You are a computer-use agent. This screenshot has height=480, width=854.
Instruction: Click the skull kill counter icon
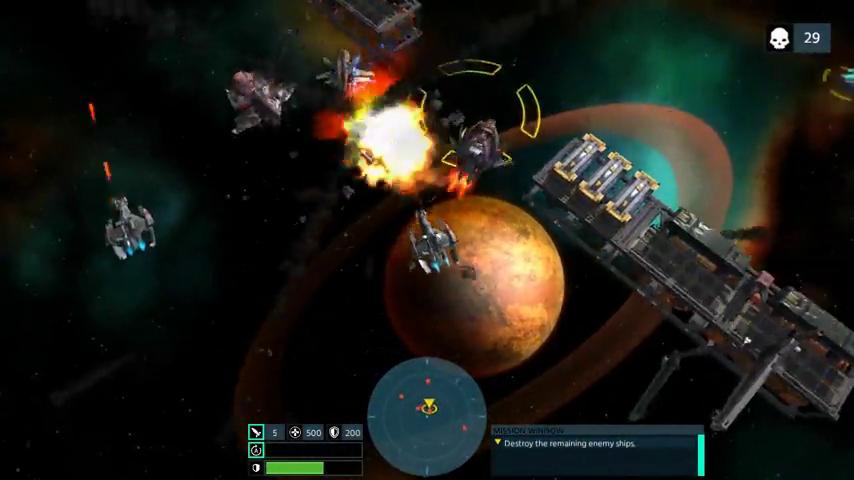780,39
